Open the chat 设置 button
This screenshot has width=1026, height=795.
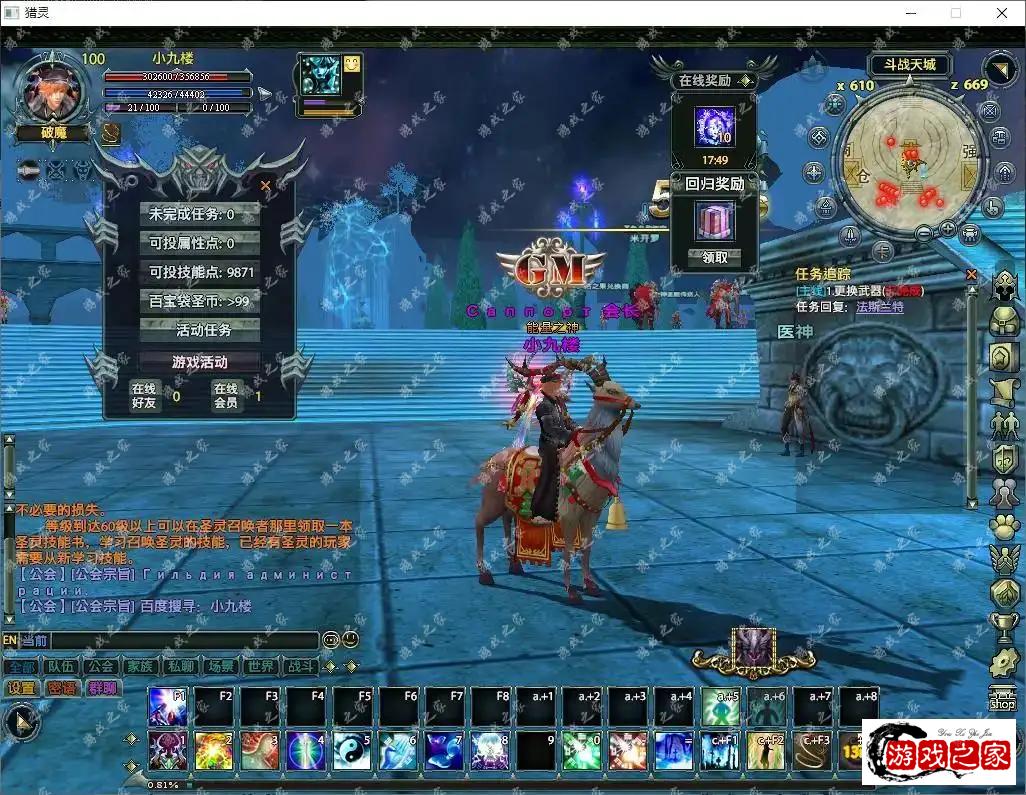coord(21,688)
